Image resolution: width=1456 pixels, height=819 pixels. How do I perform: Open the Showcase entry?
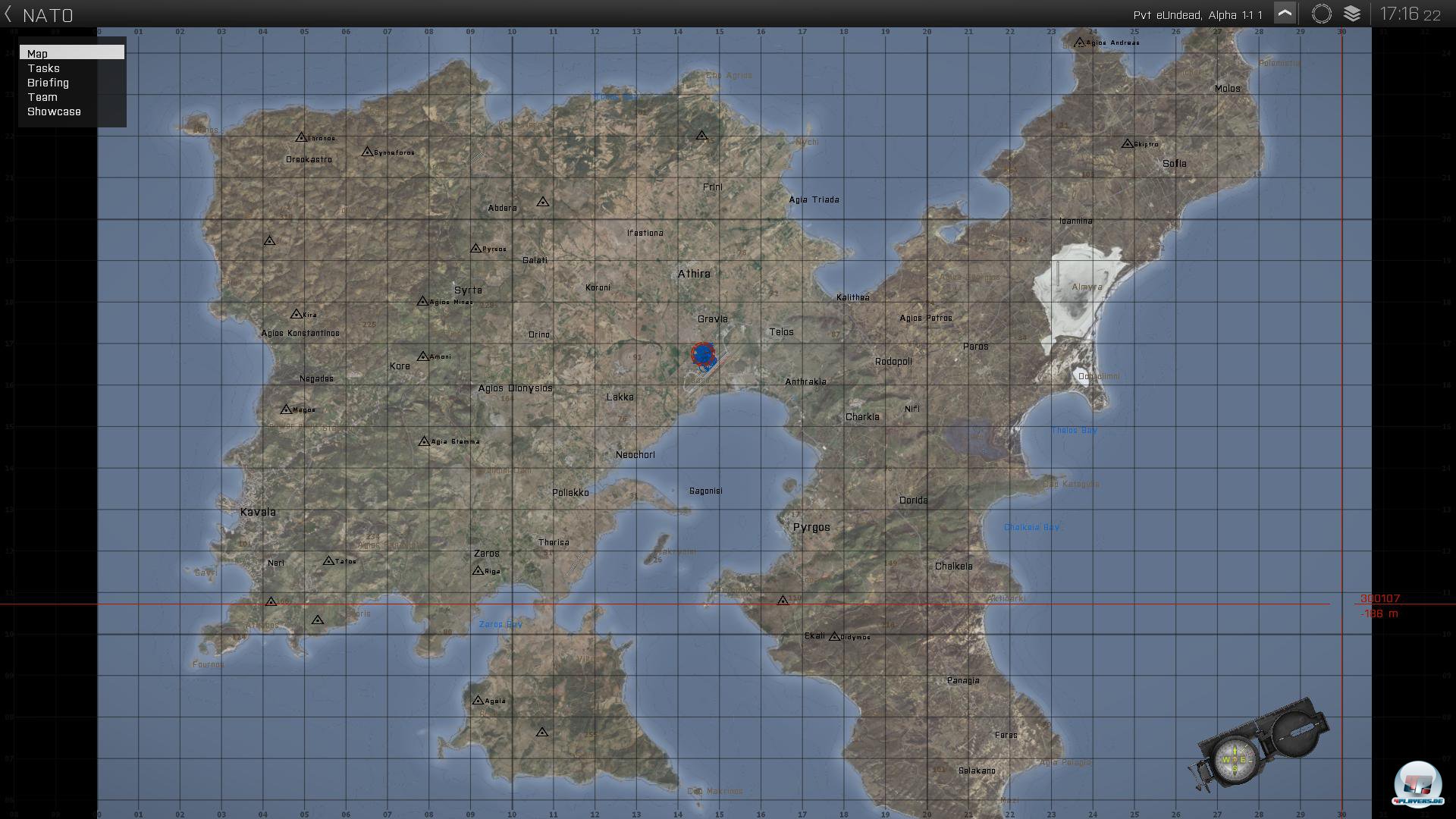[x=54, y=111]
